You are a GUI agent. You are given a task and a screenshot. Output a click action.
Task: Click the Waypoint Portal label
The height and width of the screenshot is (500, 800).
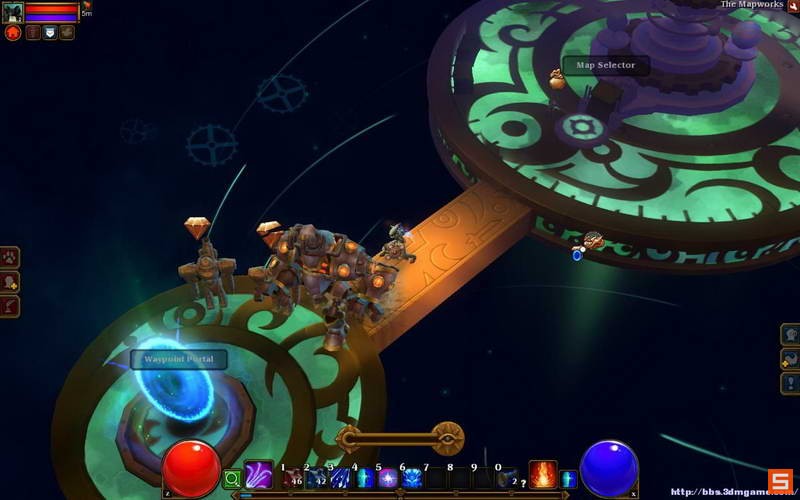(178, 358)
